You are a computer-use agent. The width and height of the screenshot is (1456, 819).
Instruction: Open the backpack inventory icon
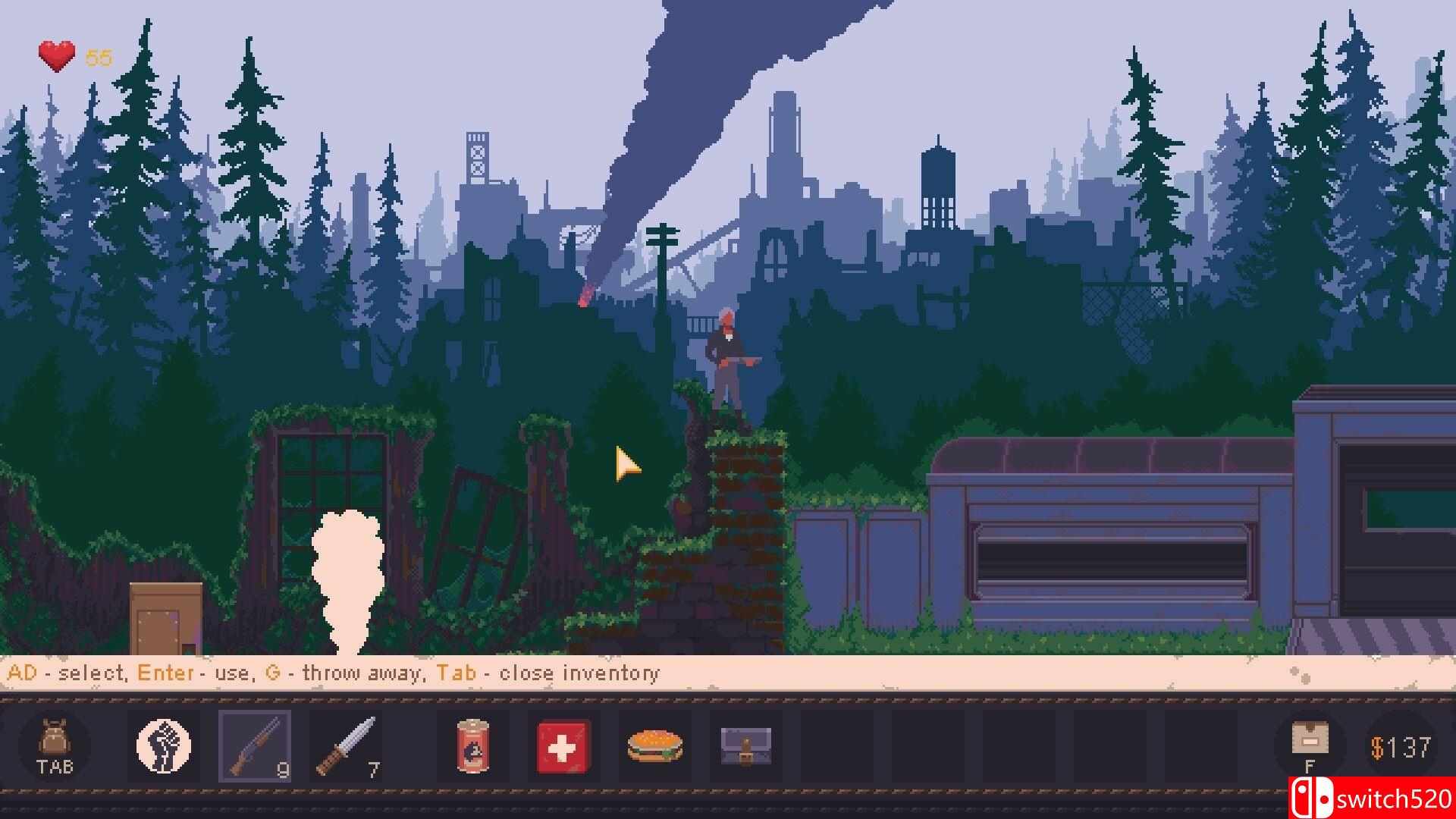coord(55,745)
